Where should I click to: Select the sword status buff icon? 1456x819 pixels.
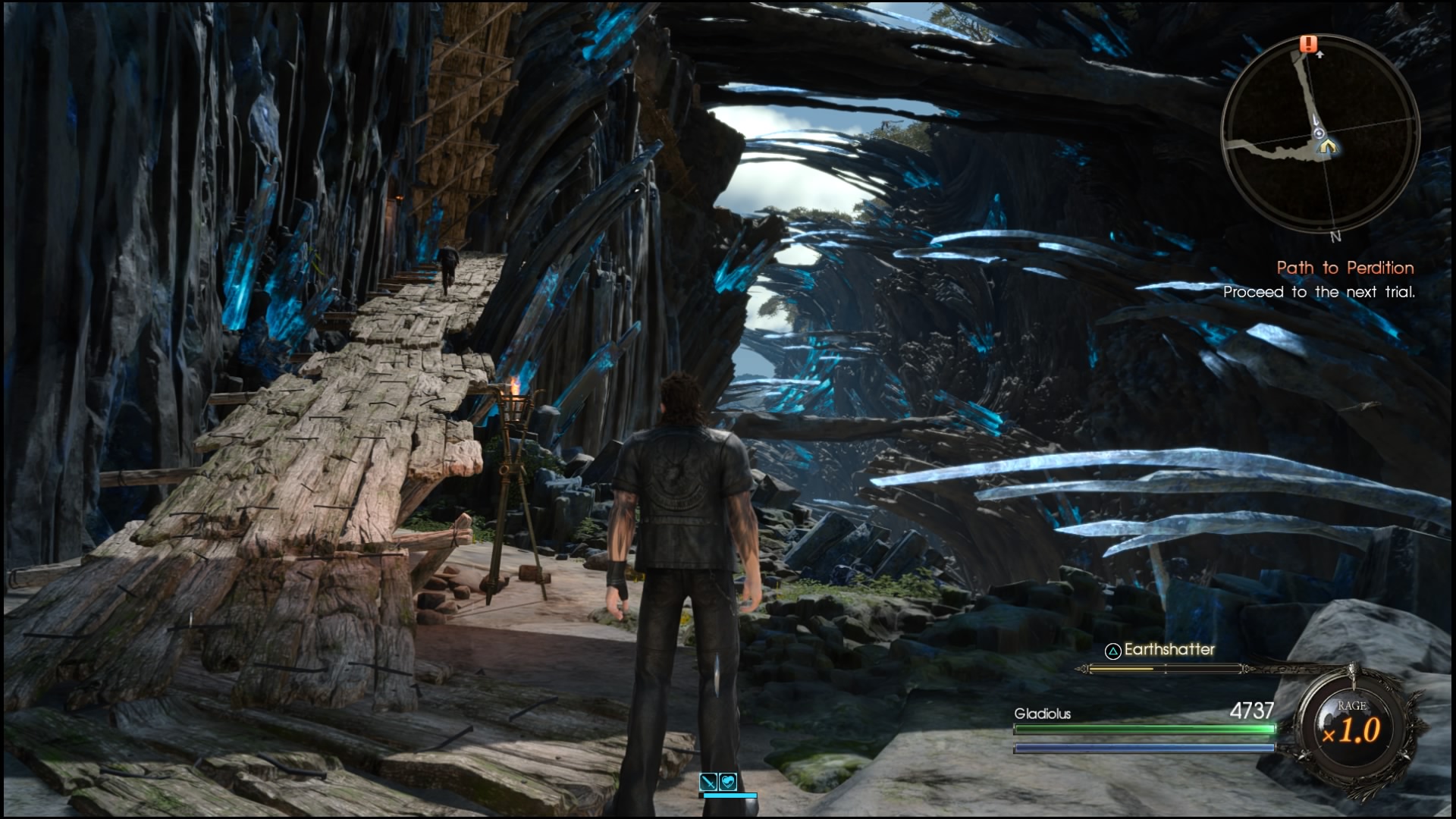pyautogui.click(x=709, y=781)
